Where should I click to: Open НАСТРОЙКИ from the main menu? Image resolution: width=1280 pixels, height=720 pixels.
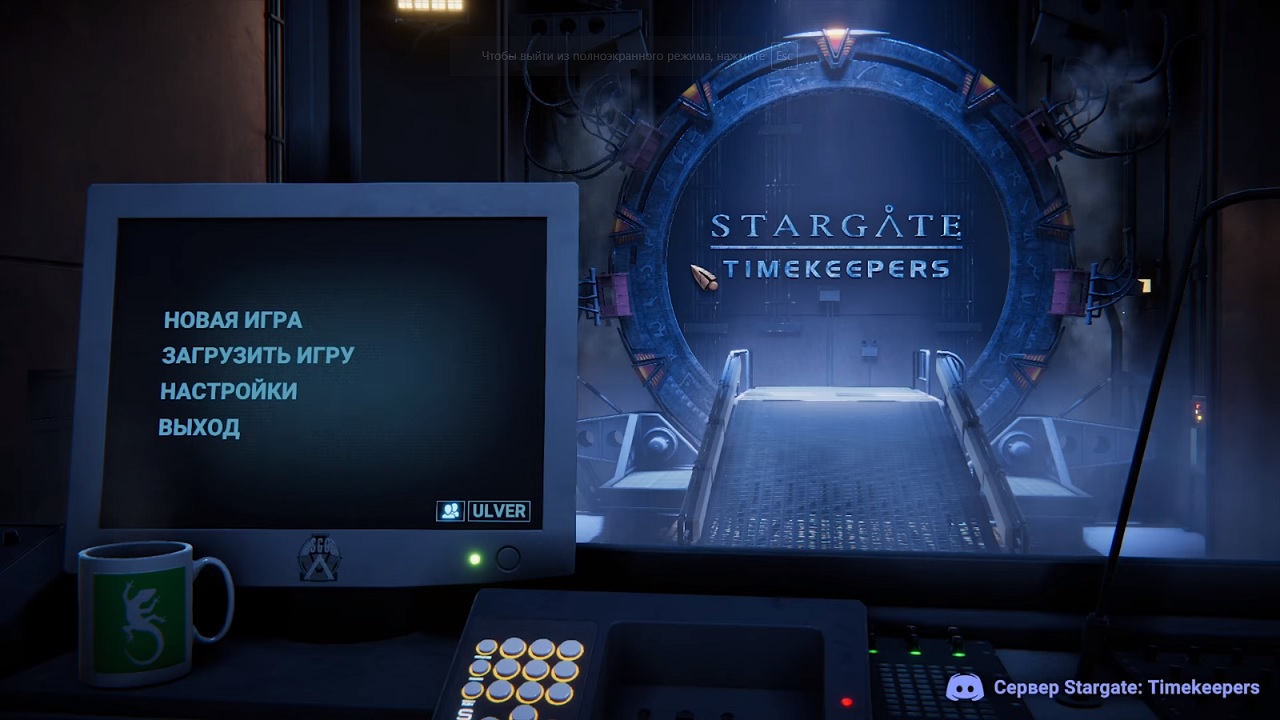[x=228, y=391]
